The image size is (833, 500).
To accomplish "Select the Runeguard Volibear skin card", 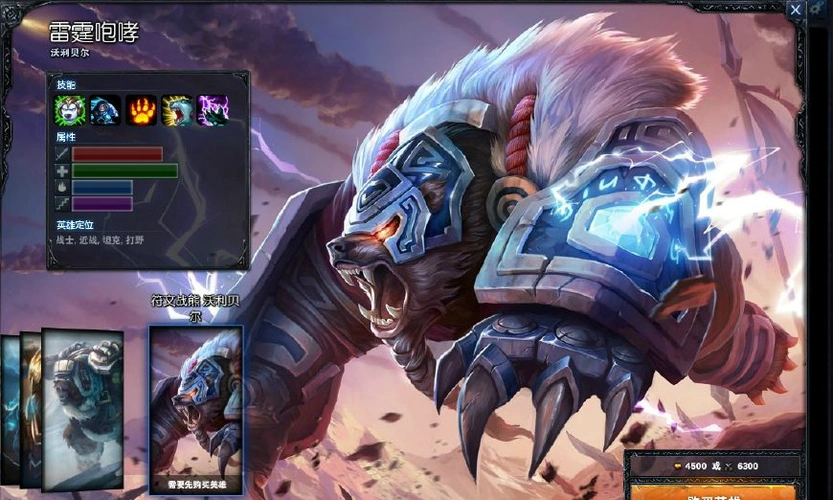I will pos(196,410).
